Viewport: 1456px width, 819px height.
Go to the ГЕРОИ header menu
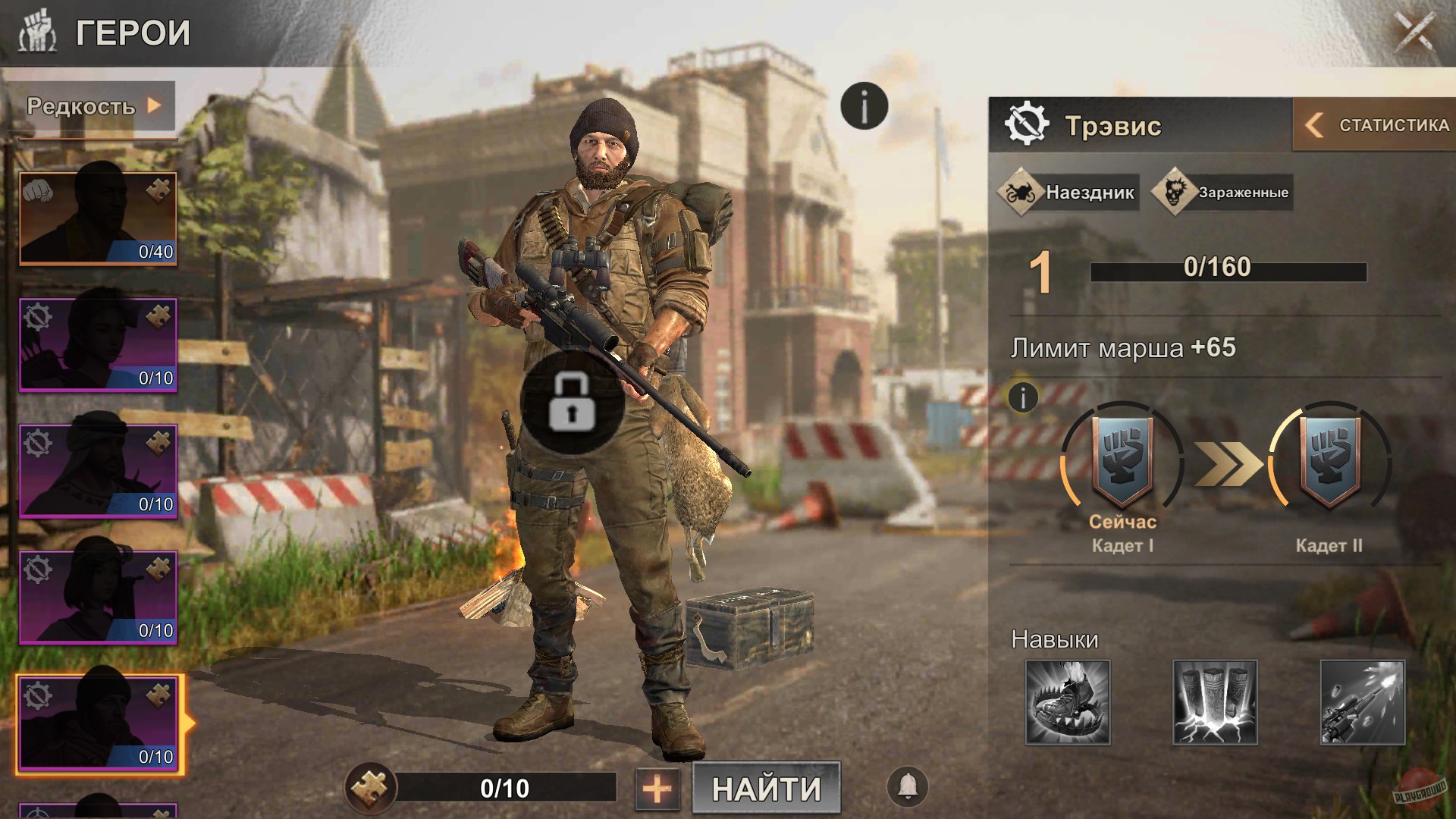[129, 33]
